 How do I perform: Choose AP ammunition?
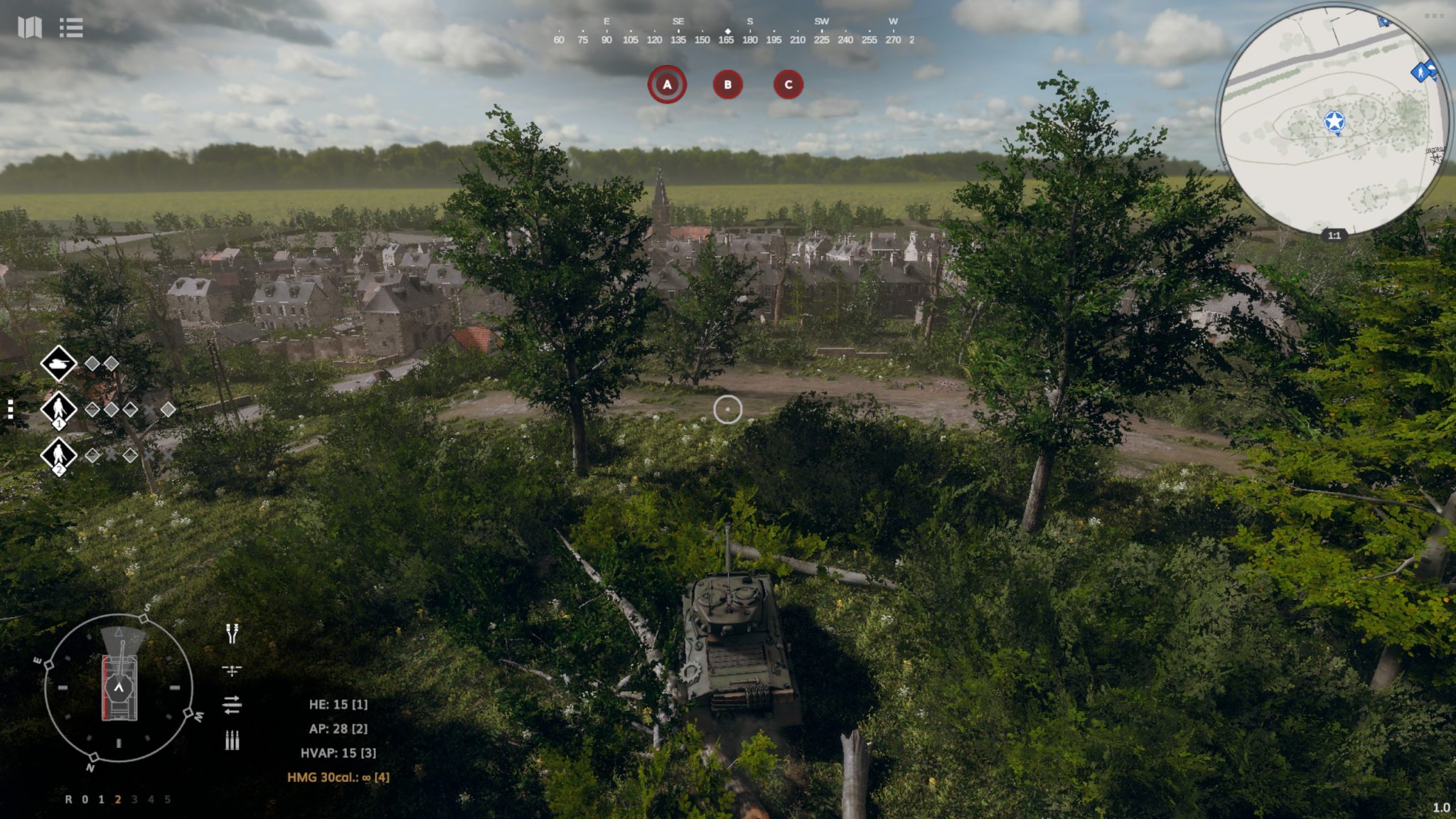point(338,729)
